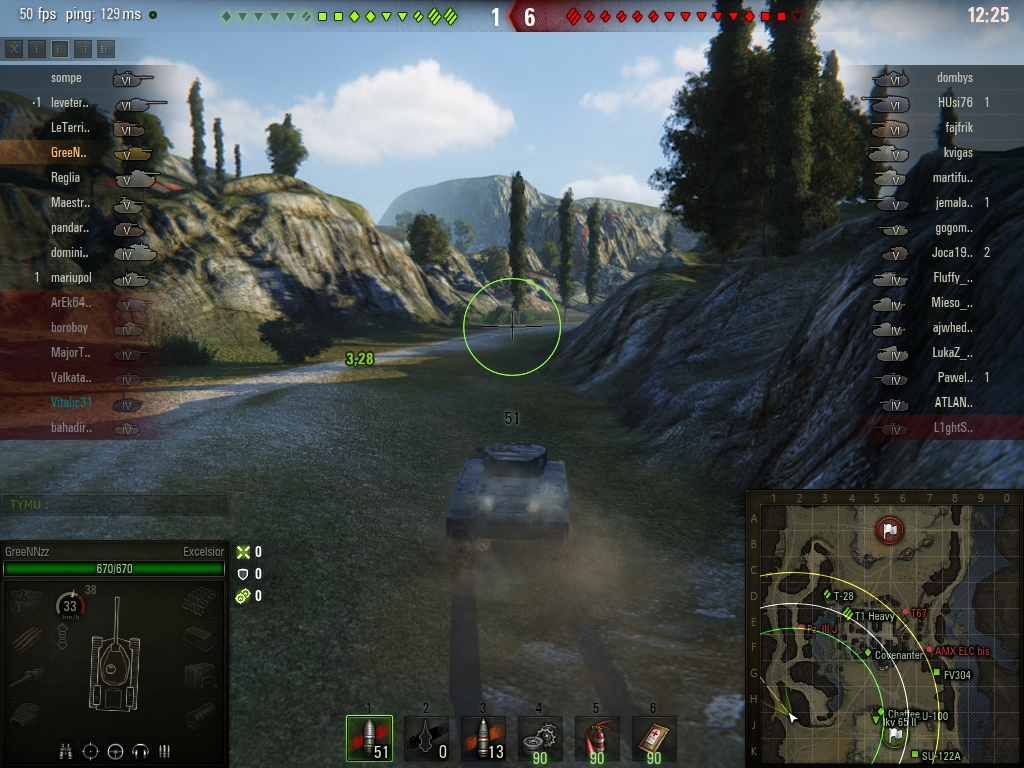Select enemy player dombys in team list
This screenshot has width=1024, height=768.
[x=954, y=78]
